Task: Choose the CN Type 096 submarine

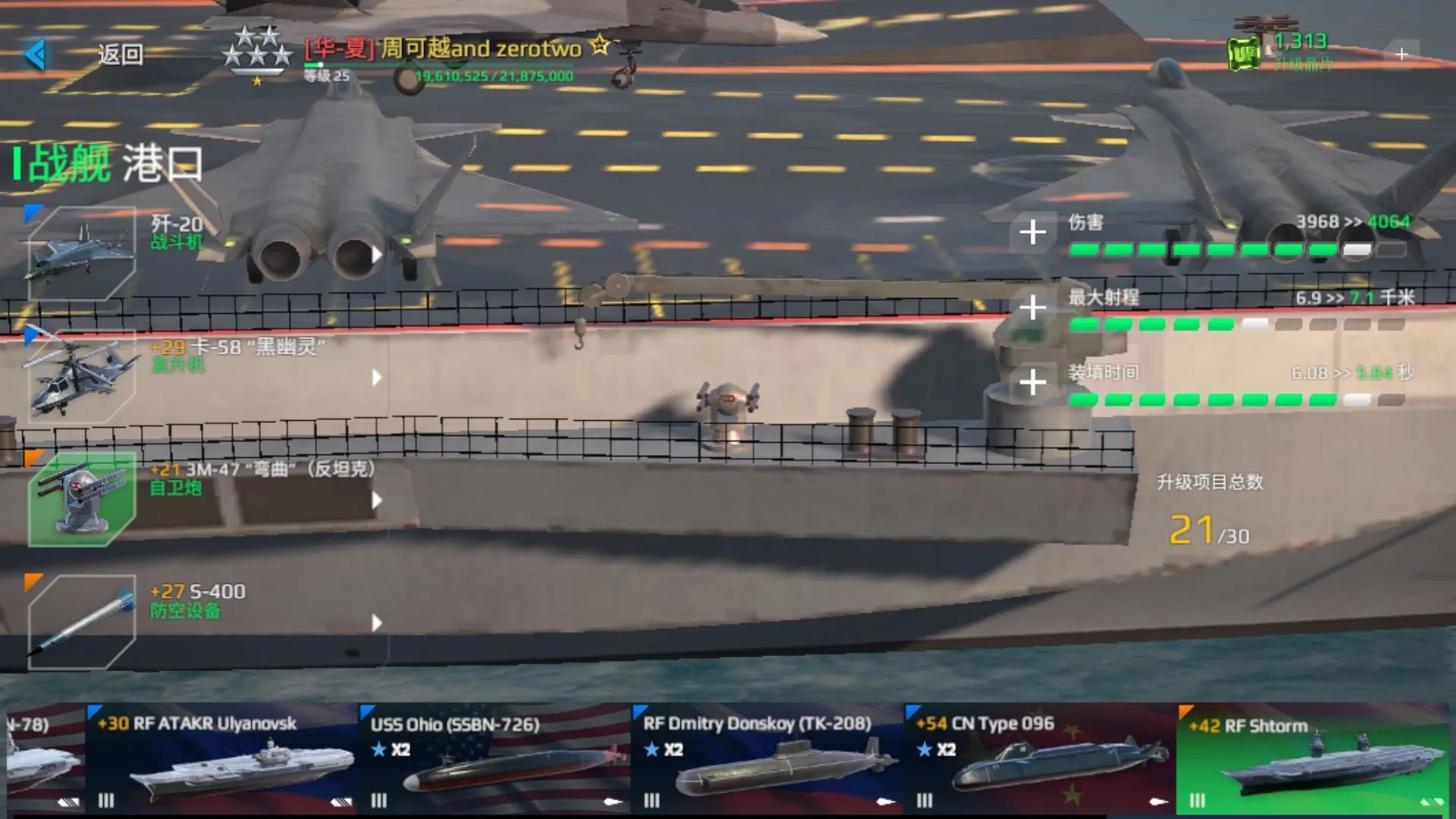Action: (x=1039, y=758)
